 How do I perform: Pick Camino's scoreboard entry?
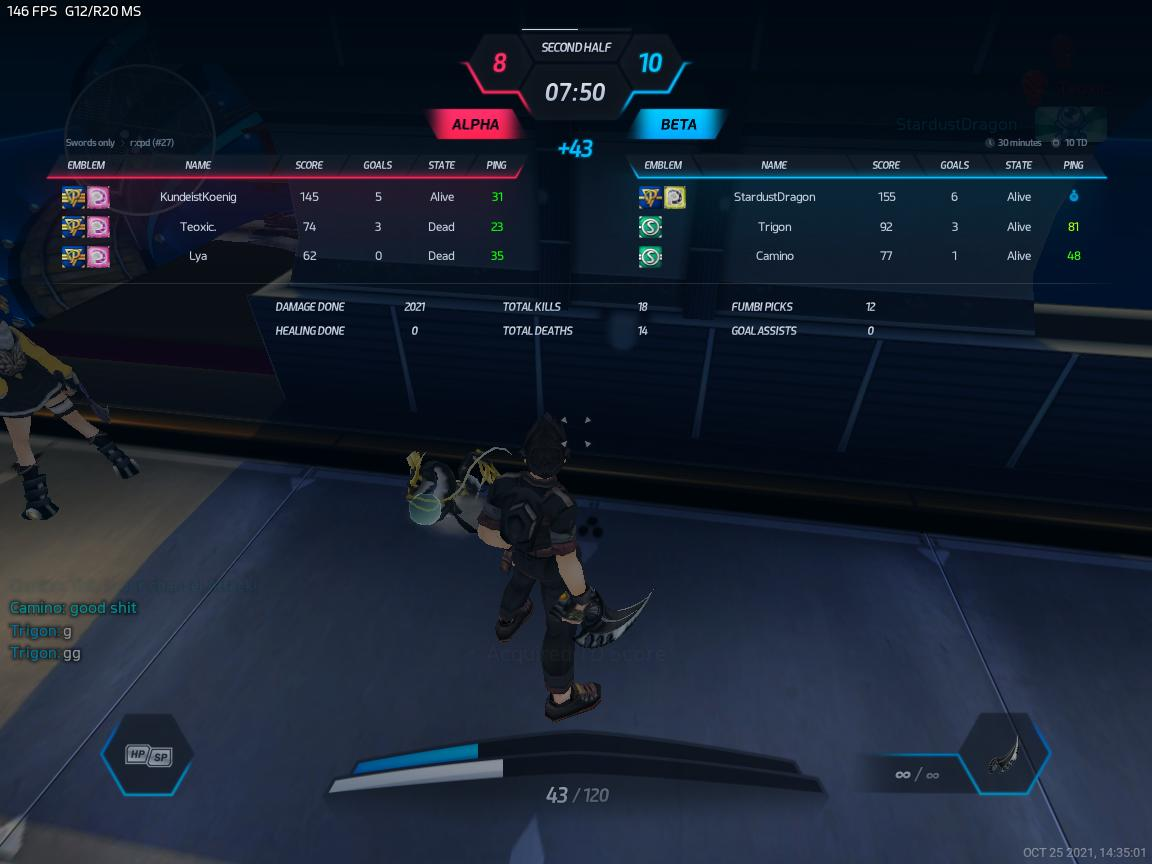coord(774,256)
